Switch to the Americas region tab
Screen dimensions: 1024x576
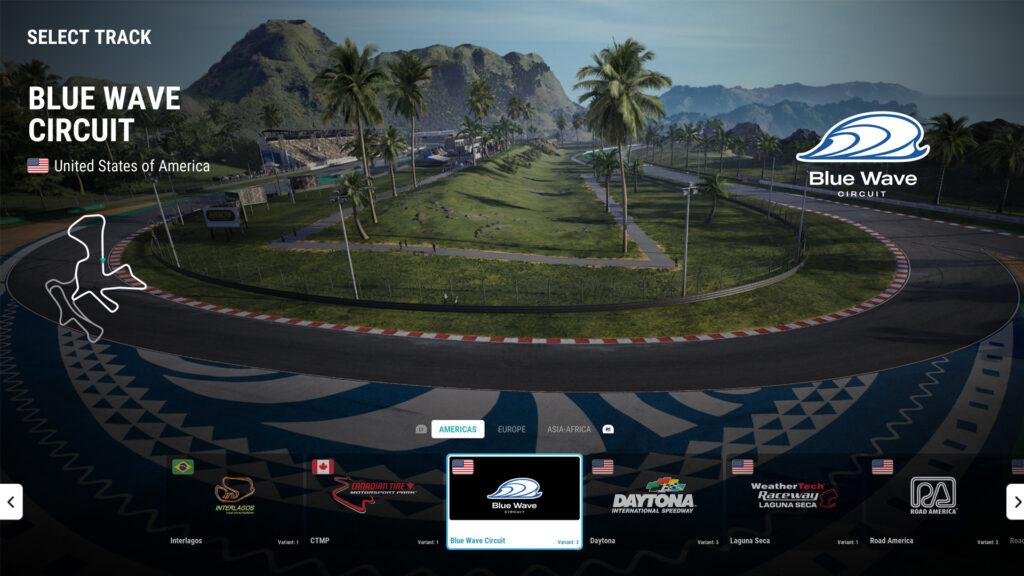point(457,429)
